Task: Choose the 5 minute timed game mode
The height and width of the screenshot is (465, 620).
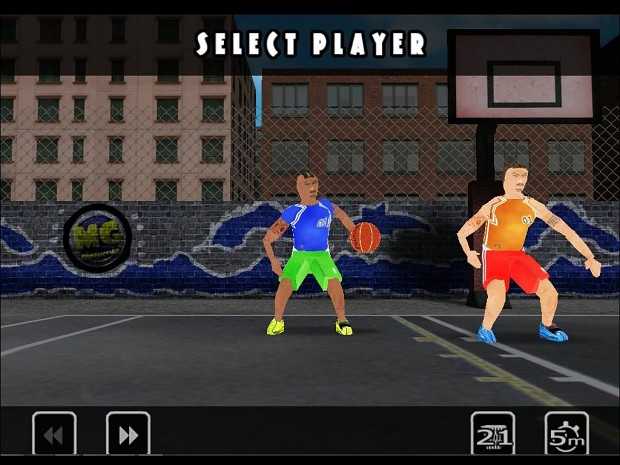Action: [566, 434]
